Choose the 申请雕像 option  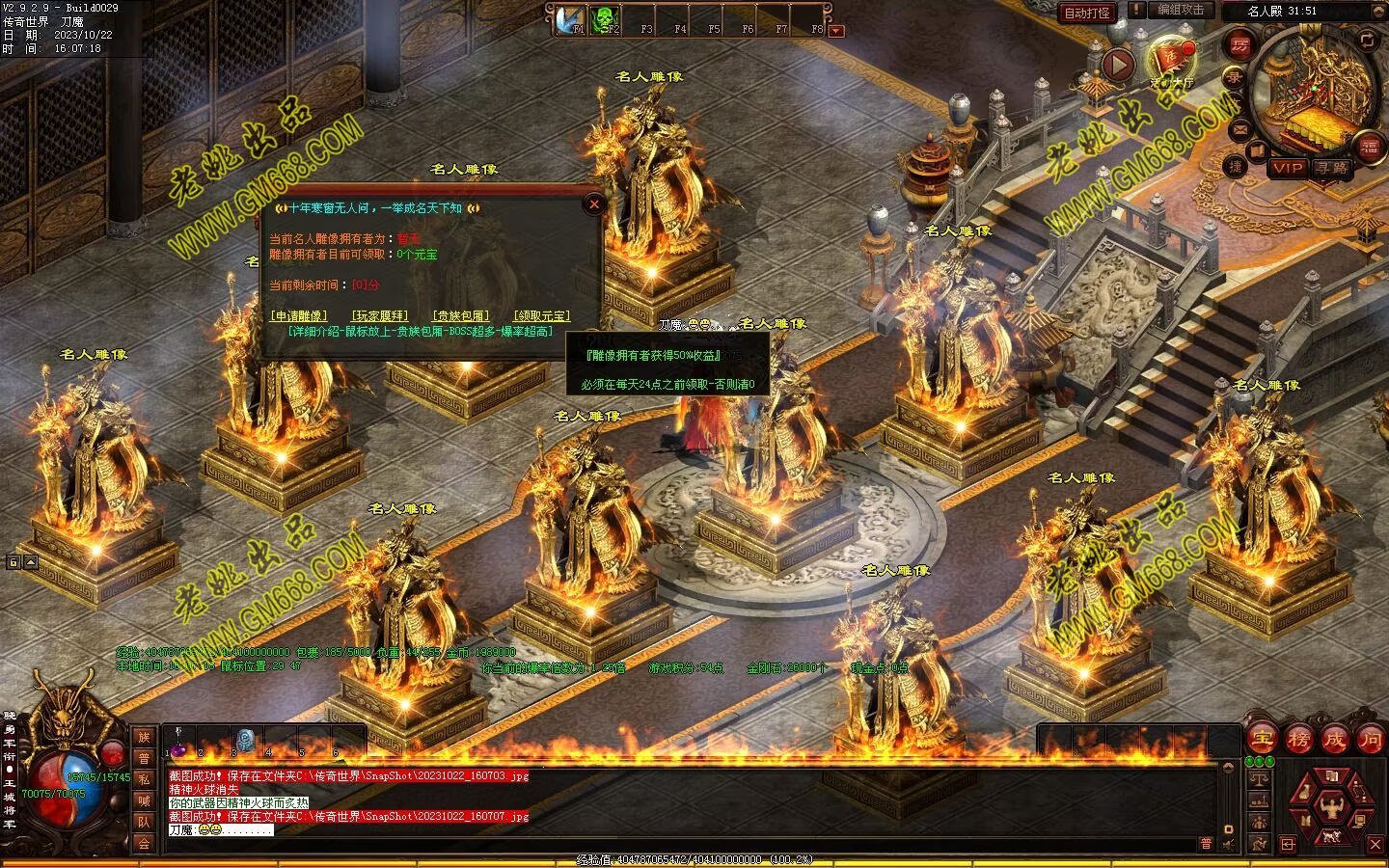pyautogui.click(x=298, y=316)
